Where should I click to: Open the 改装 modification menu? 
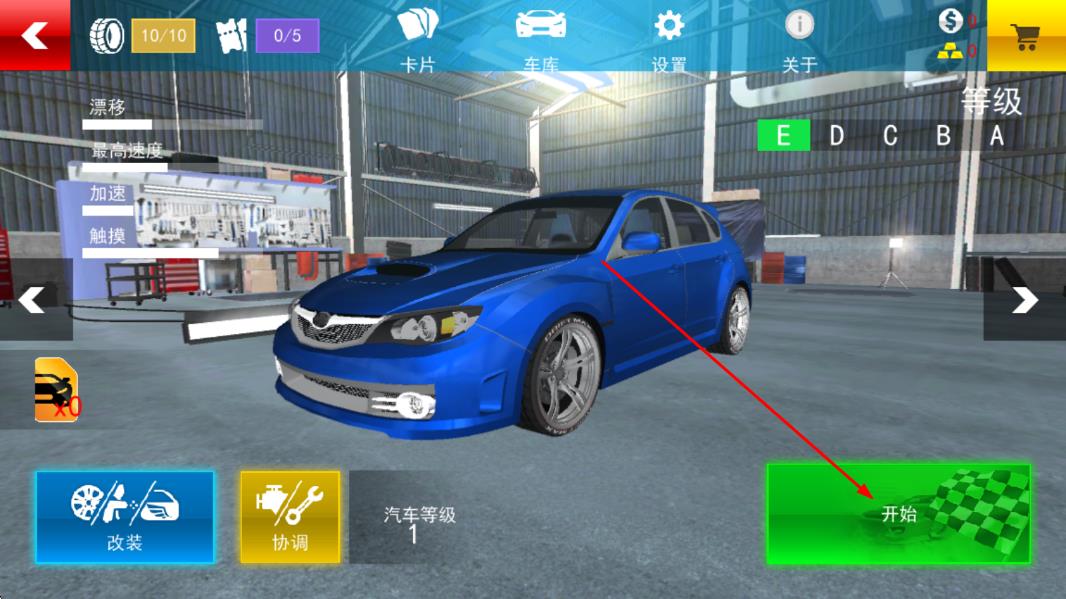coord(125,517)
